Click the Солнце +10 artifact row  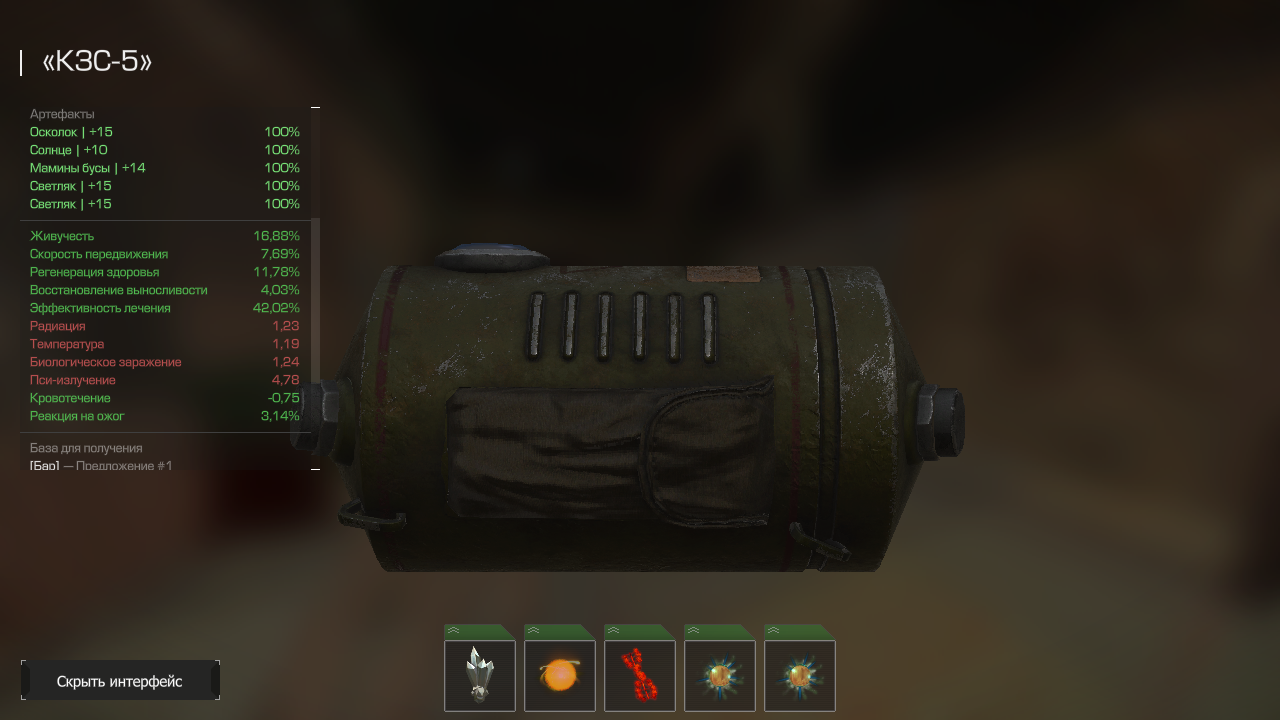[165, 150]
